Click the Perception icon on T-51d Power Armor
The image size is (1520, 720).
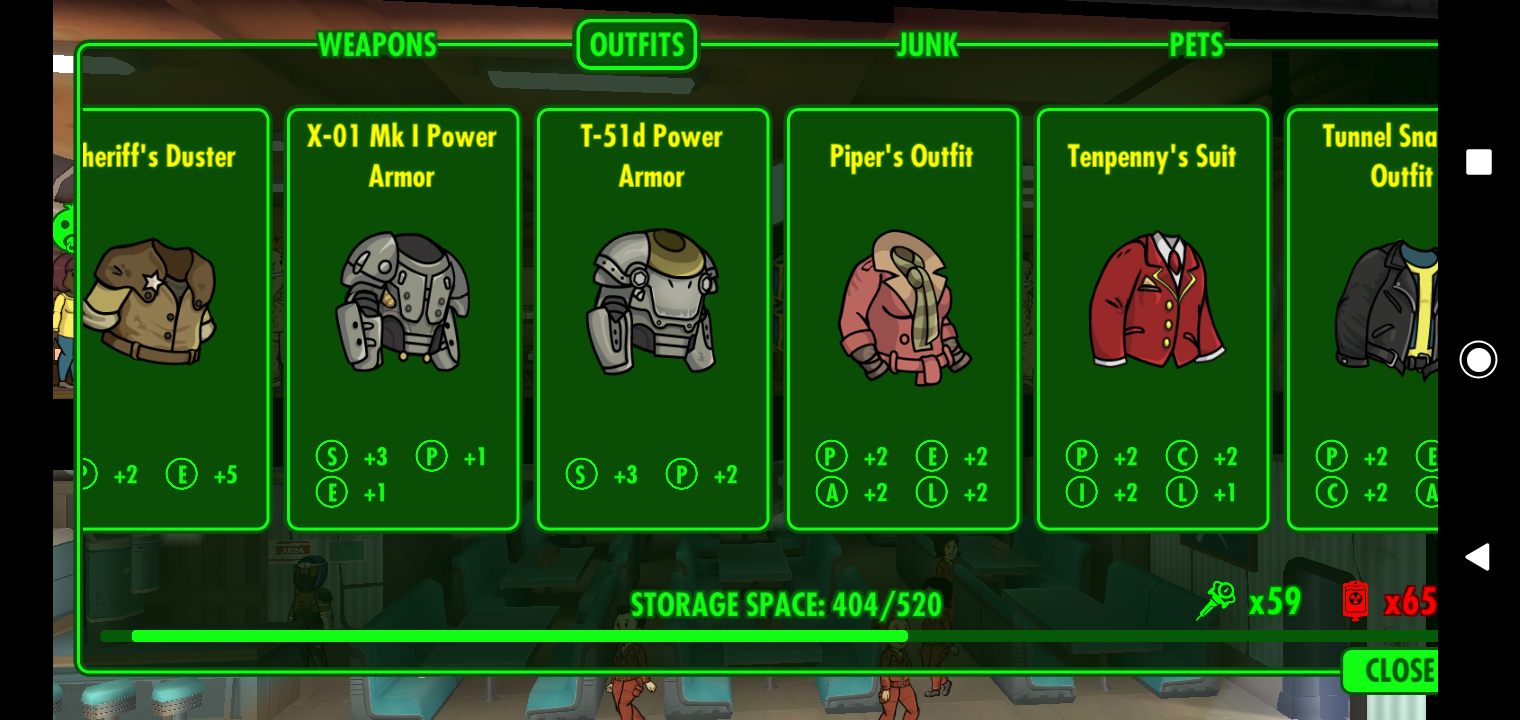click(x=681, y=475)
